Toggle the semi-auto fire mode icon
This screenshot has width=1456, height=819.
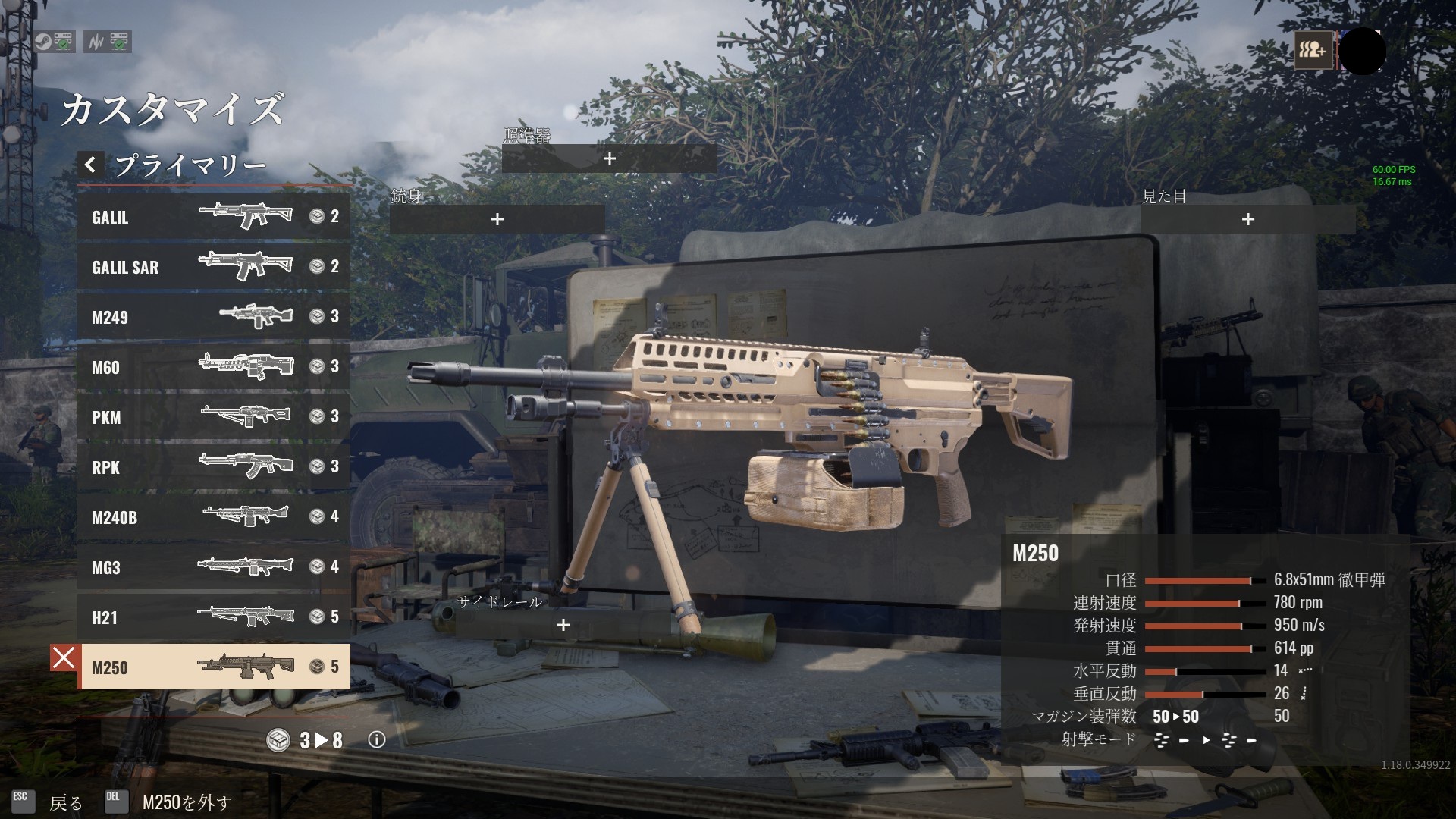[x=1184, y=741]
